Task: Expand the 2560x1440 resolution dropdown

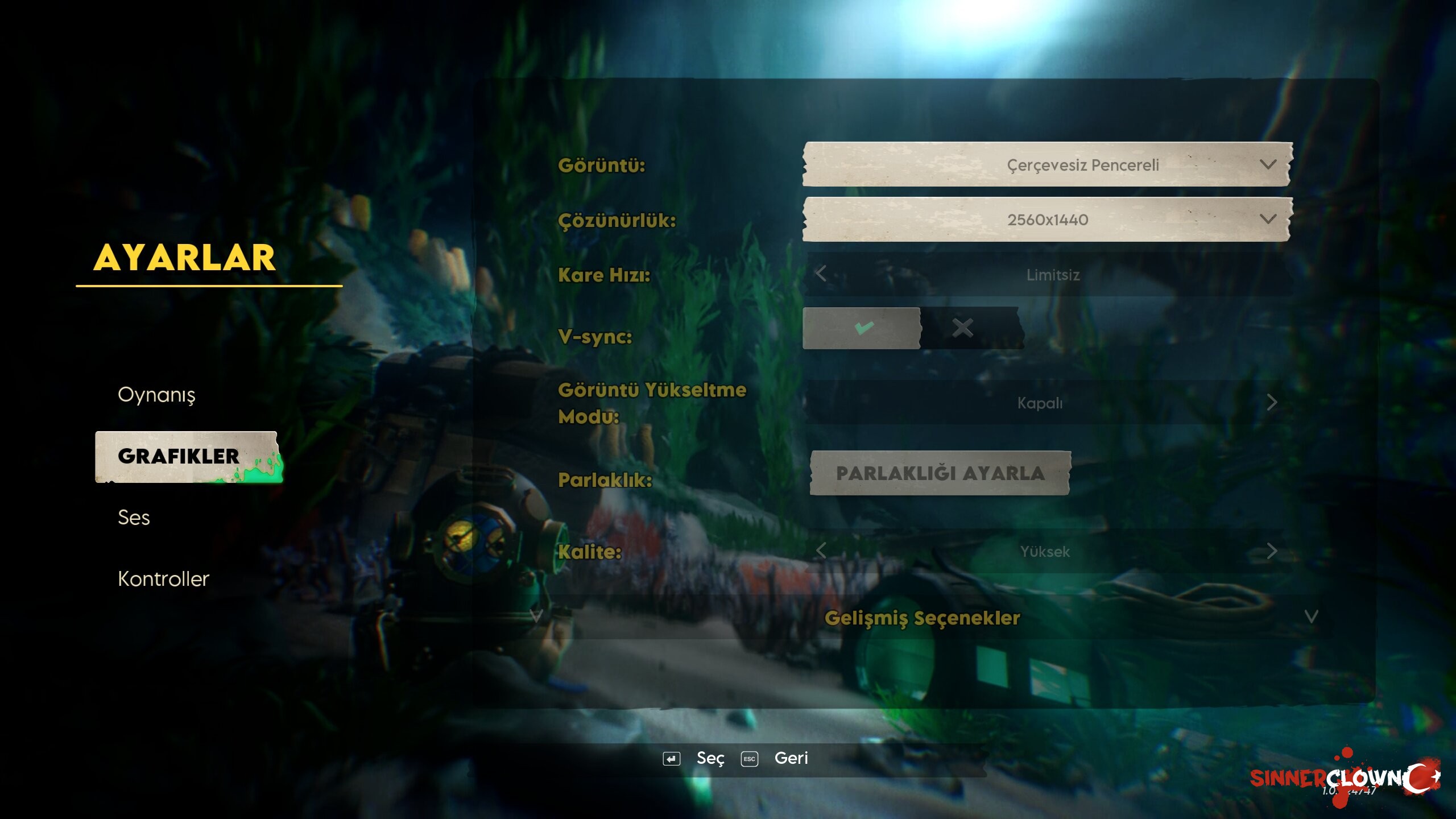Action: click(x=1047, y=220)
